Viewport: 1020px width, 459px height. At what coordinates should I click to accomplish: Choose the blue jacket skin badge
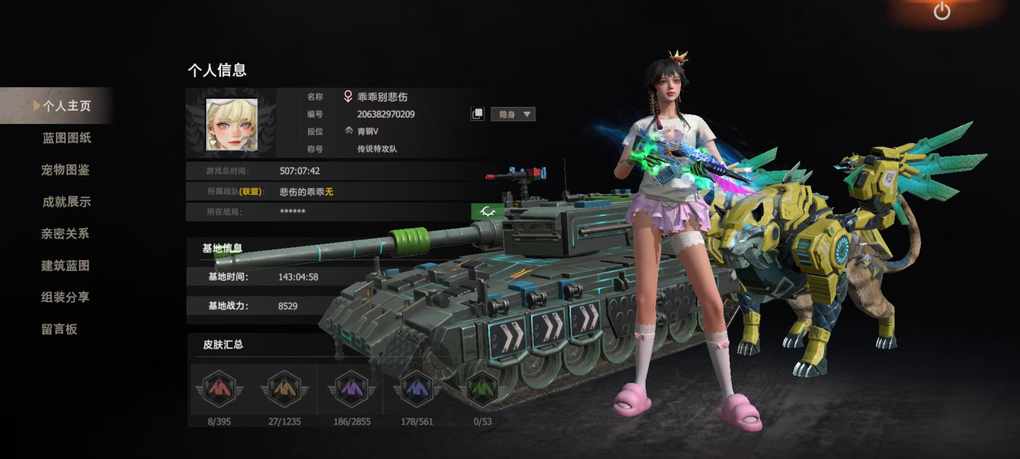[416, 388]
